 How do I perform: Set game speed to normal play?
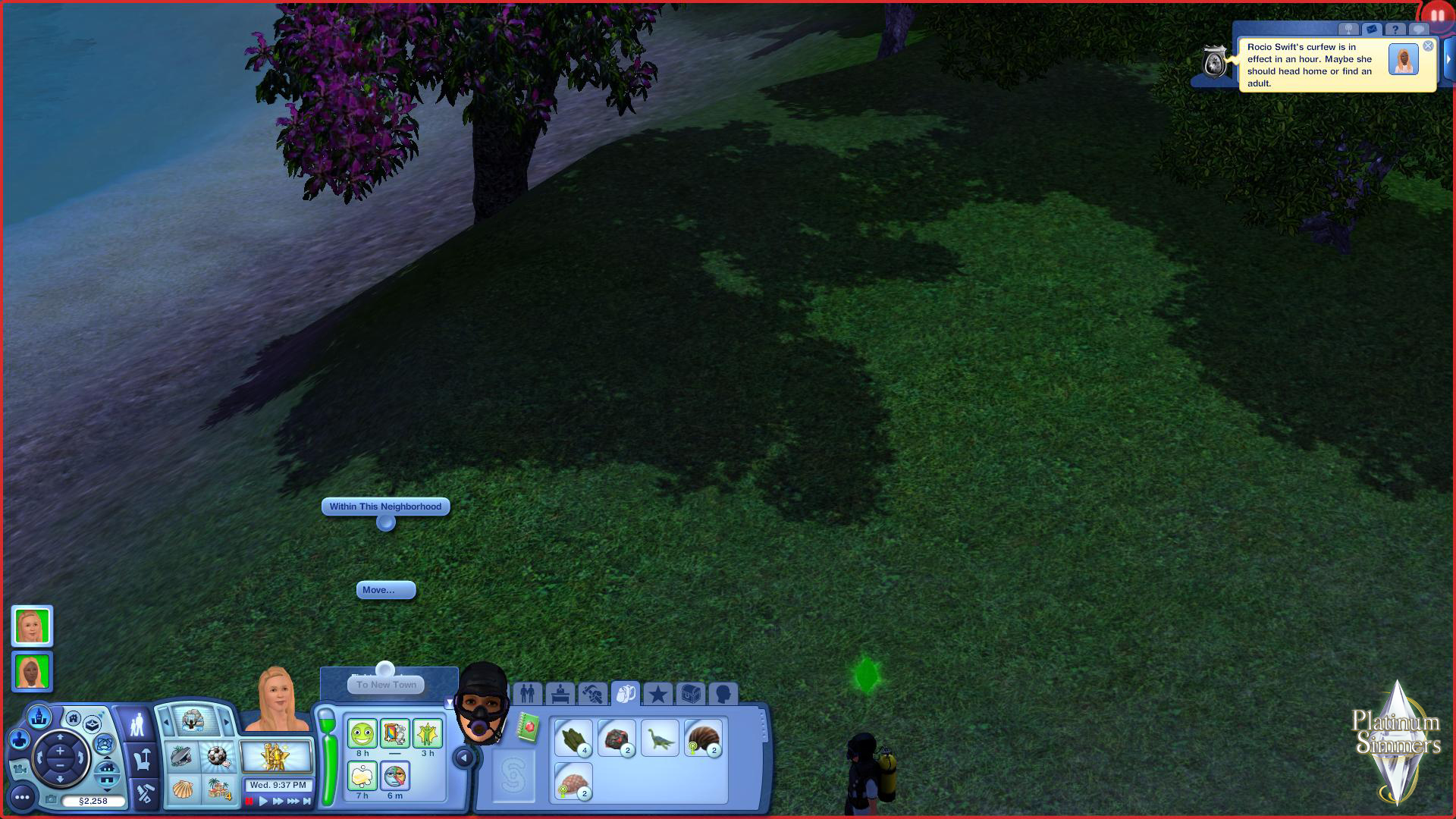click(263, 801)
